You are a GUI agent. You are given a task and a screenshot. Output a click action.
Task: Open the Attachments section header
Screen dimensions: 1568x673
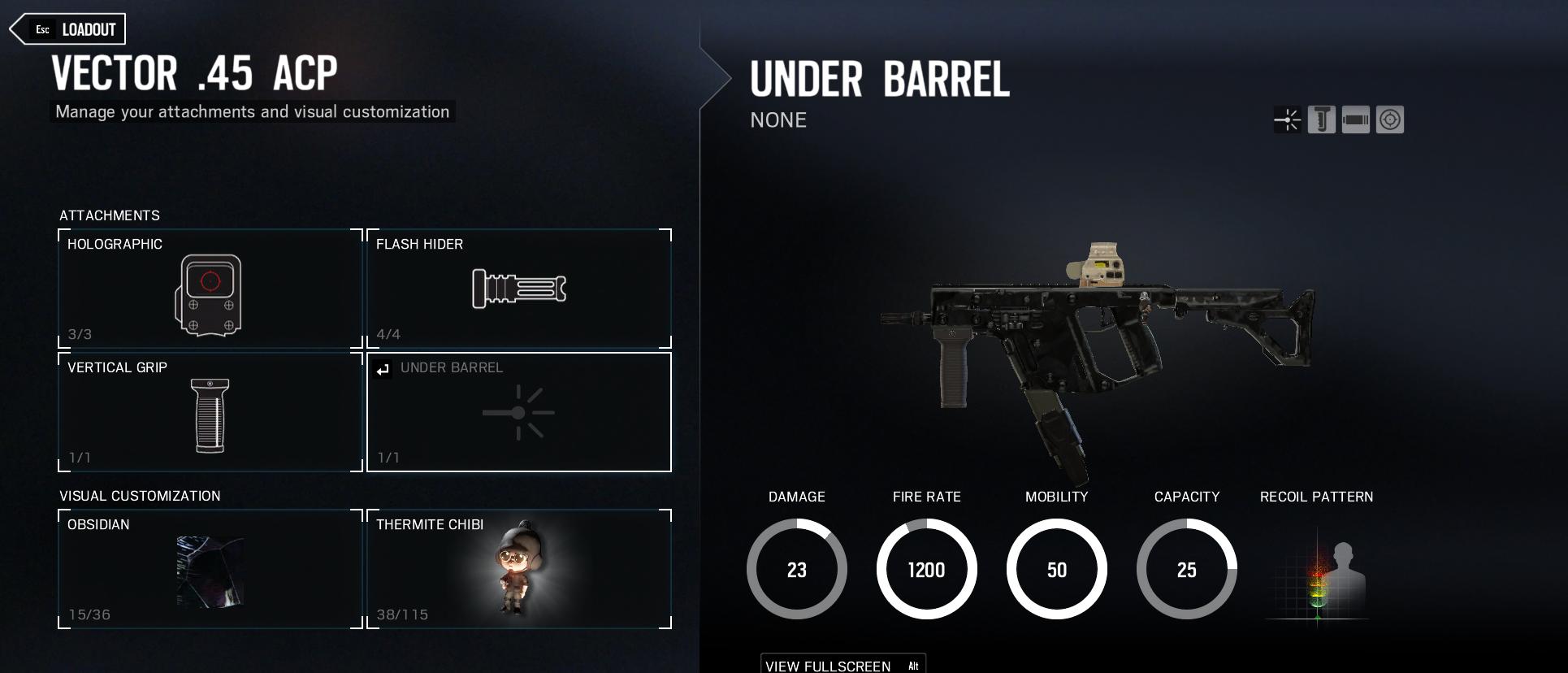110,215
